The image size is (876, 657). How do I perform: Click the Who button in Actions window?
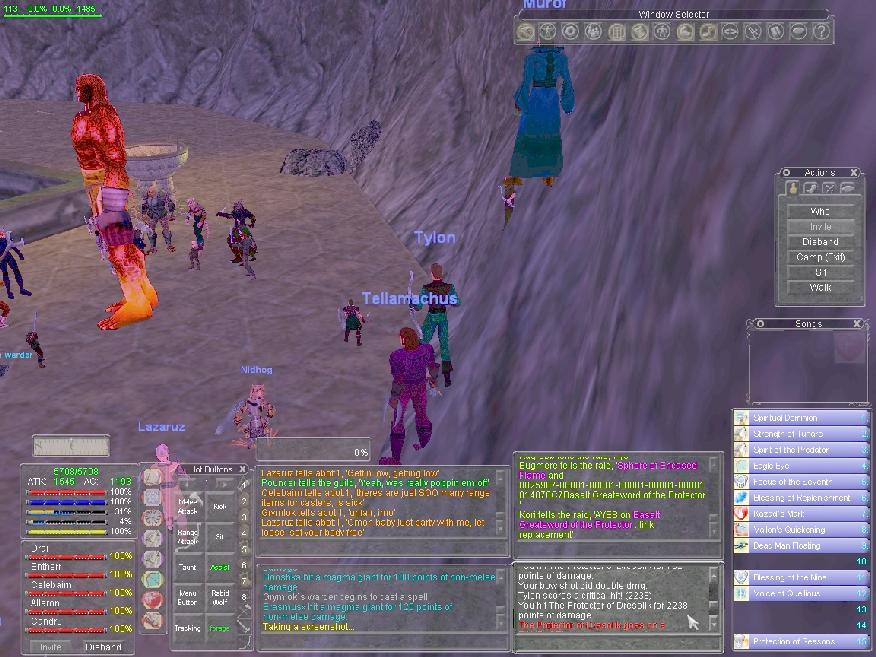point(820,211)
